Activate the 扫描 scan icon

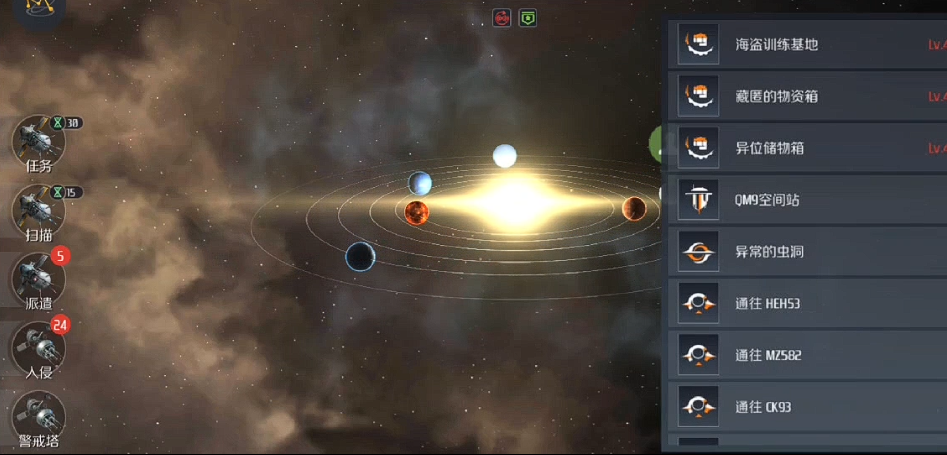click(x=38, y=210)
